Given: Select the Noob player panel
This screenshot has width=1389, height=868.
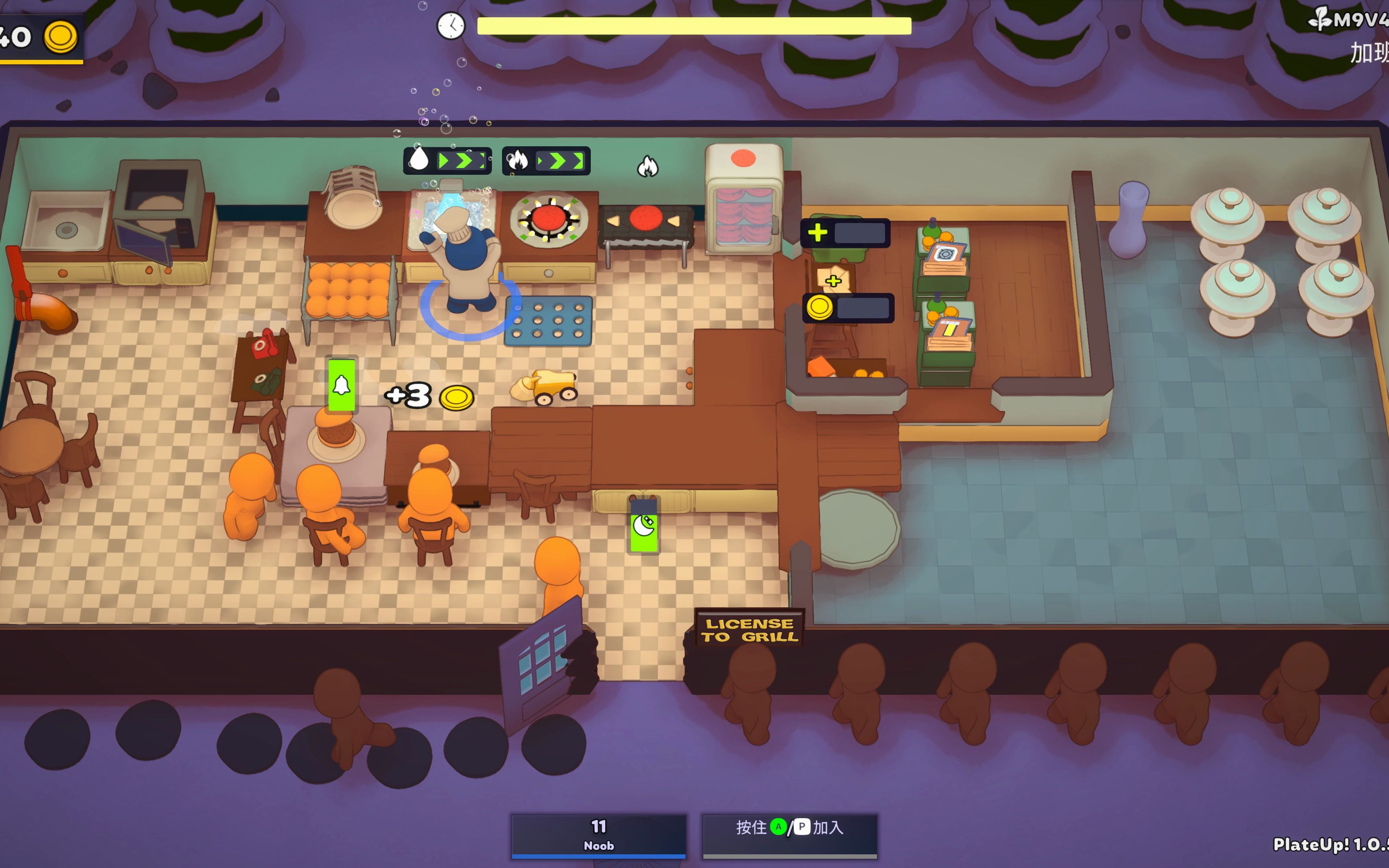Looking at the screenshot, I should [599, 835].
